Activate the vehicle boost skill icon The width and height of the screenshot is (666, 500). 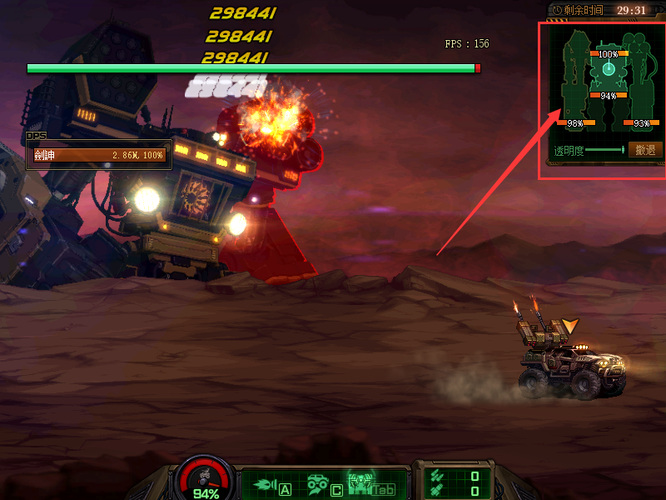[x=319, y=483]
